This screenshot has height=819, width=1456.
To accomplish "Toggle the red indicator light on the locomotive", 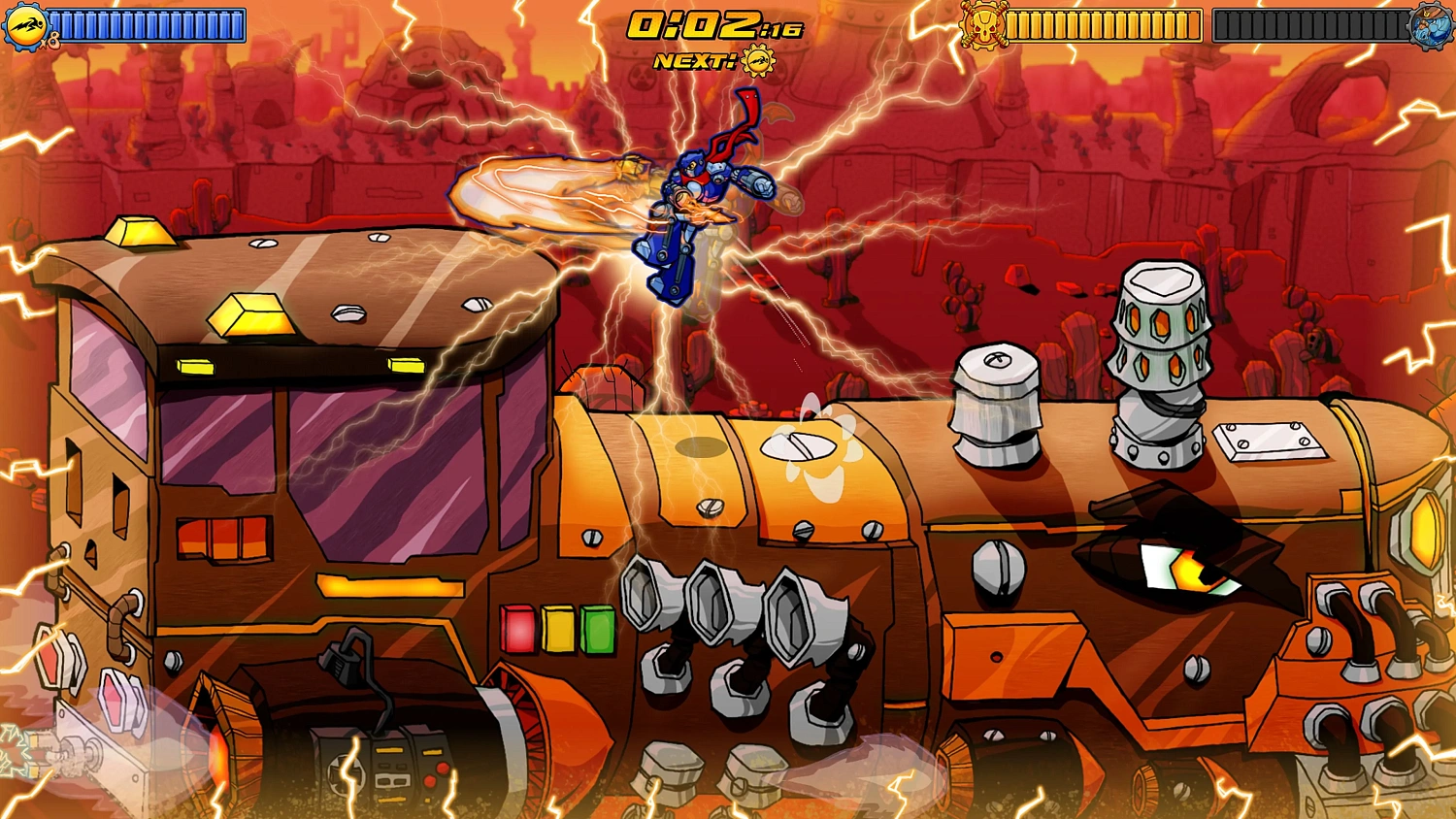I will [x=515, y=629].
